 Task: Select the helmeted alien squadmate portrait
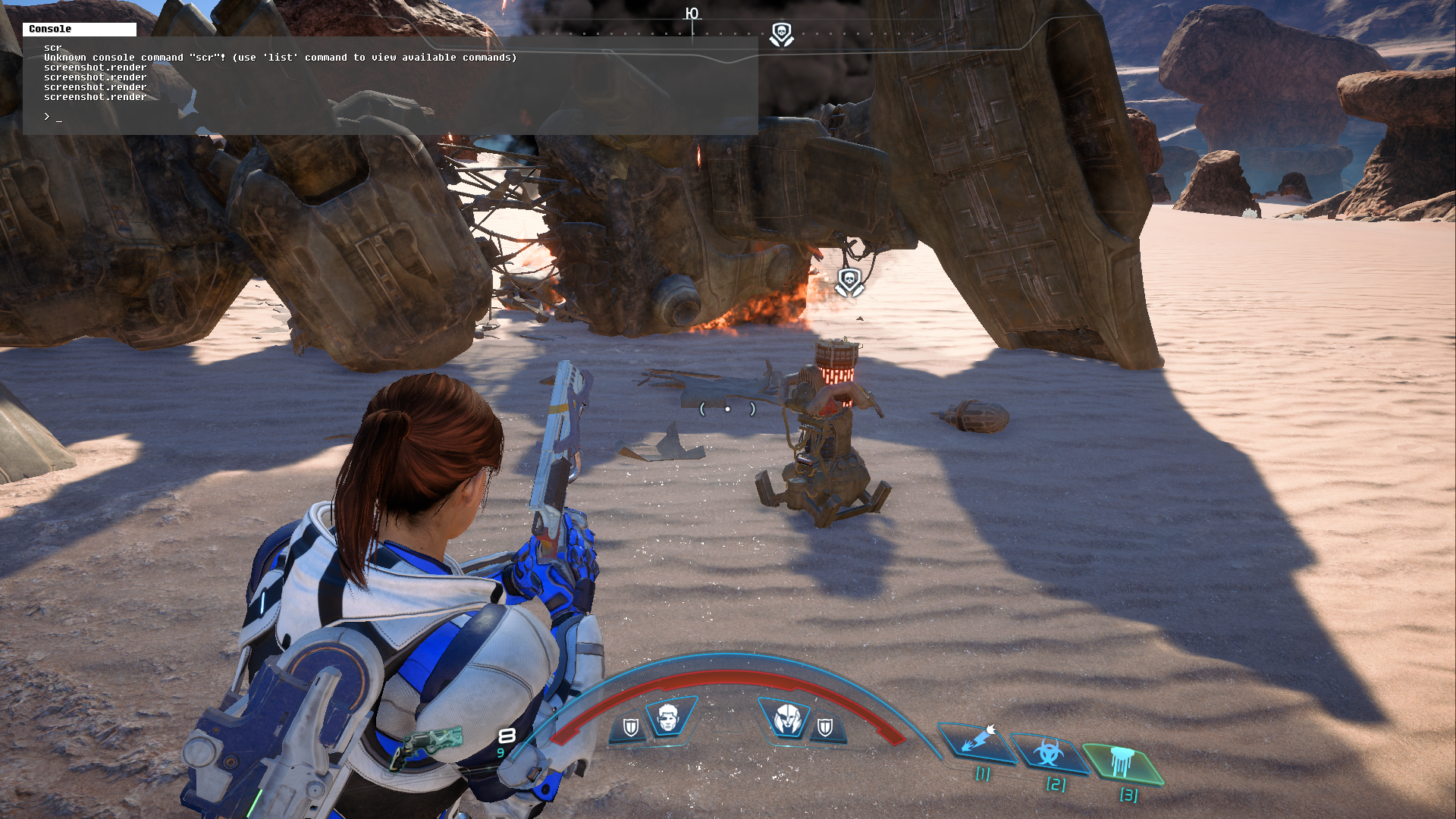pos(786,717)
